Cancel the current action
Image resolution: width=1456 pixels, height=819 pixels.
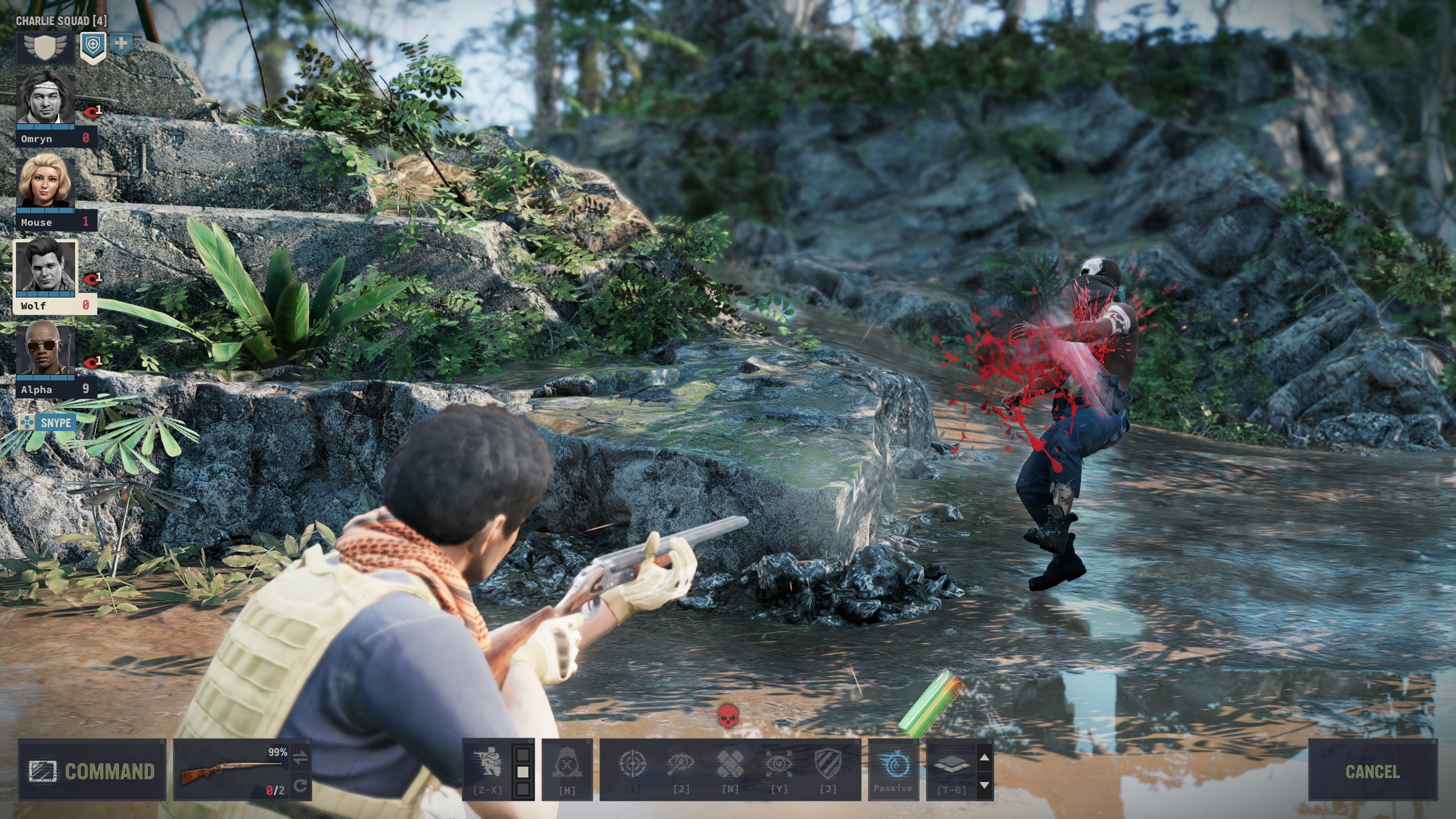coord(1372,771)
